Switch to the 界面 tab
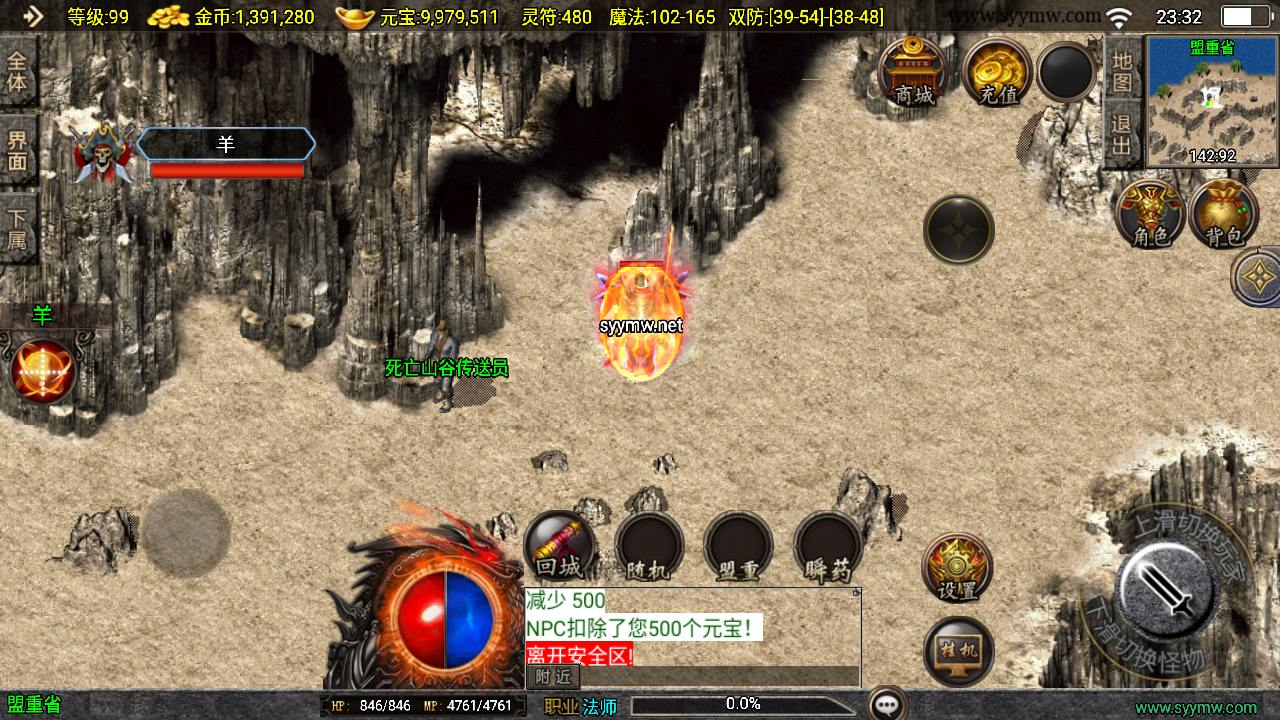Image resolution: width=1280 pixels, height=720 pixels. point(18,149)
